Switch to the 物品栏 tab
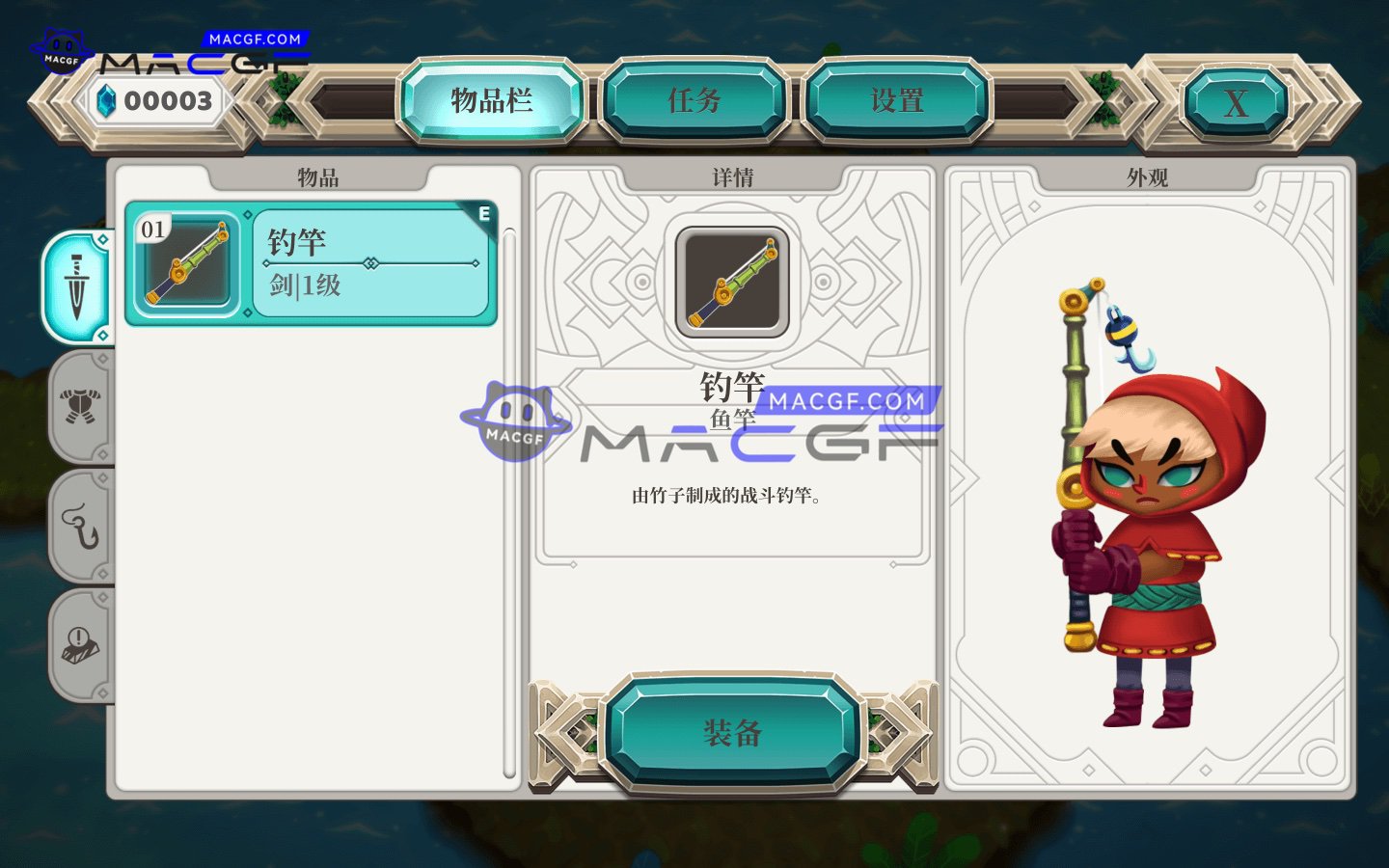Image resolution: width=1389 pixels, height=868 pixels. [x=492, y=99]
